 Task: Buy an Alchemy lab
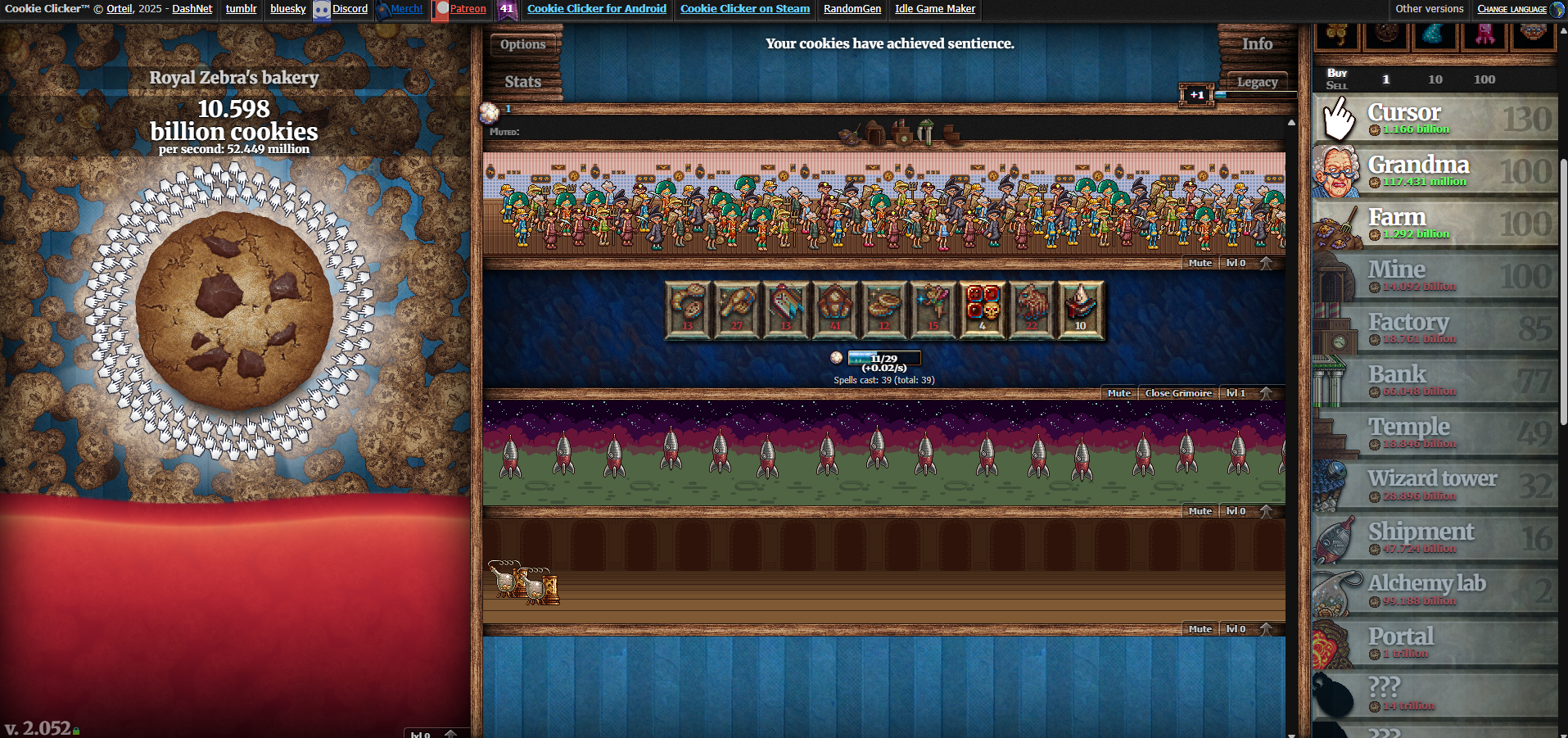tap(1433, 591)
